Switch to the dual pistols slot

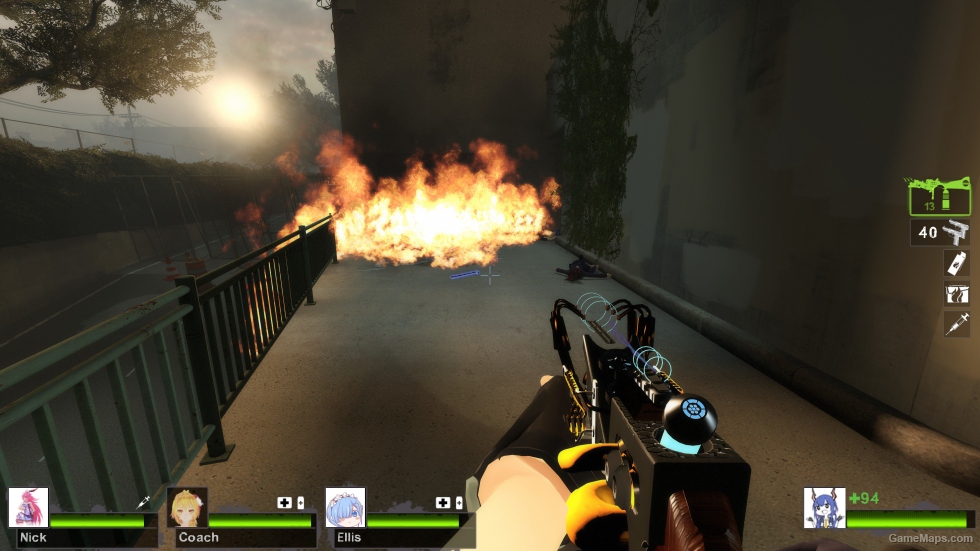pyautogui.click(x=941, y=233)
